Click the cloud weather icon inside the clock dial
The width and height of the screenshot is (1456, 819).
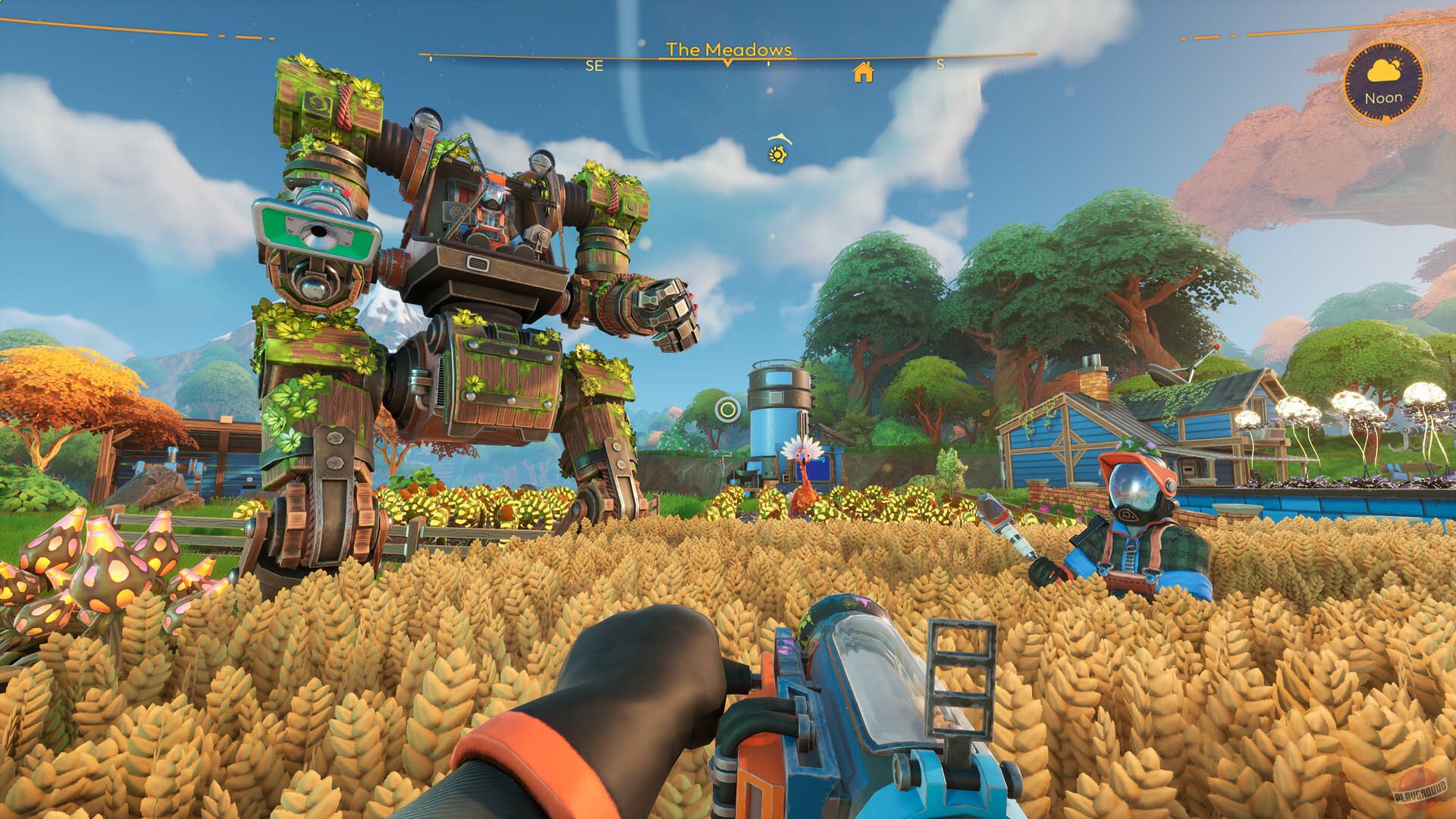pos(1382,71)
